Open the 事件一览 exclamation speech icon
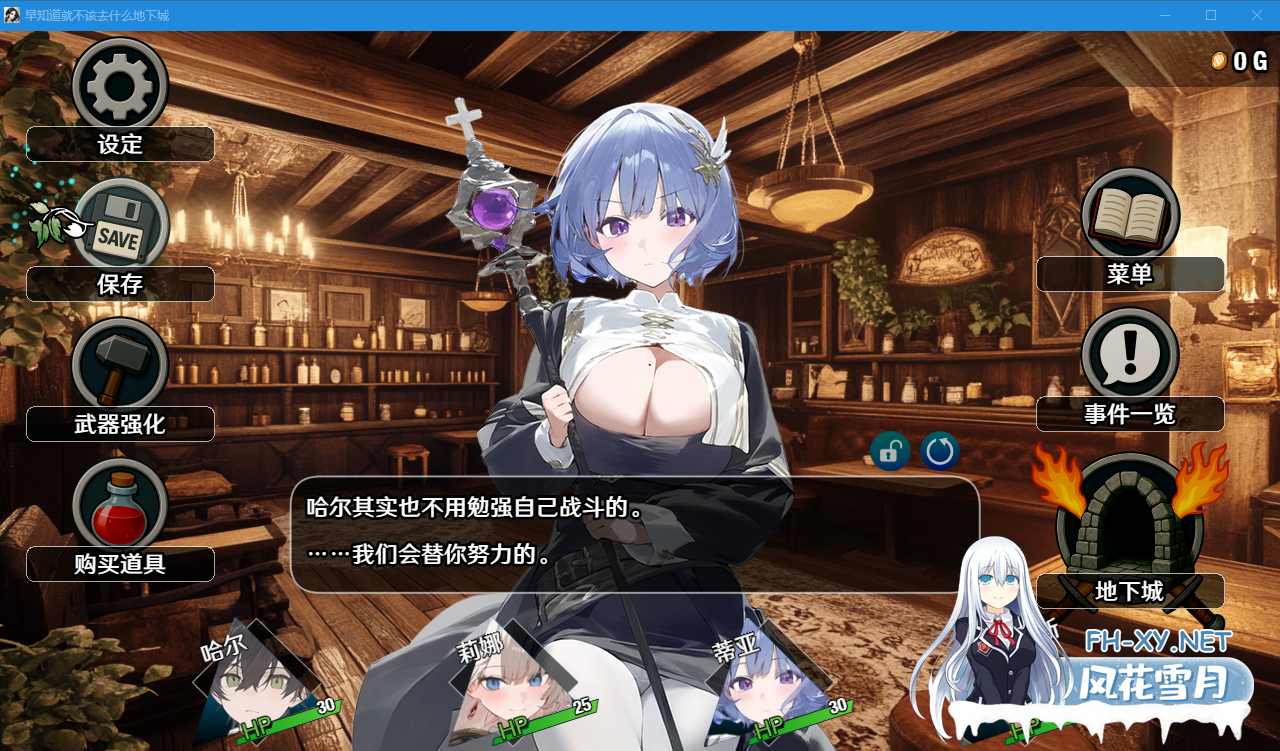The height and width of the screenshot is (751, 1280). tap(1129, 353)
